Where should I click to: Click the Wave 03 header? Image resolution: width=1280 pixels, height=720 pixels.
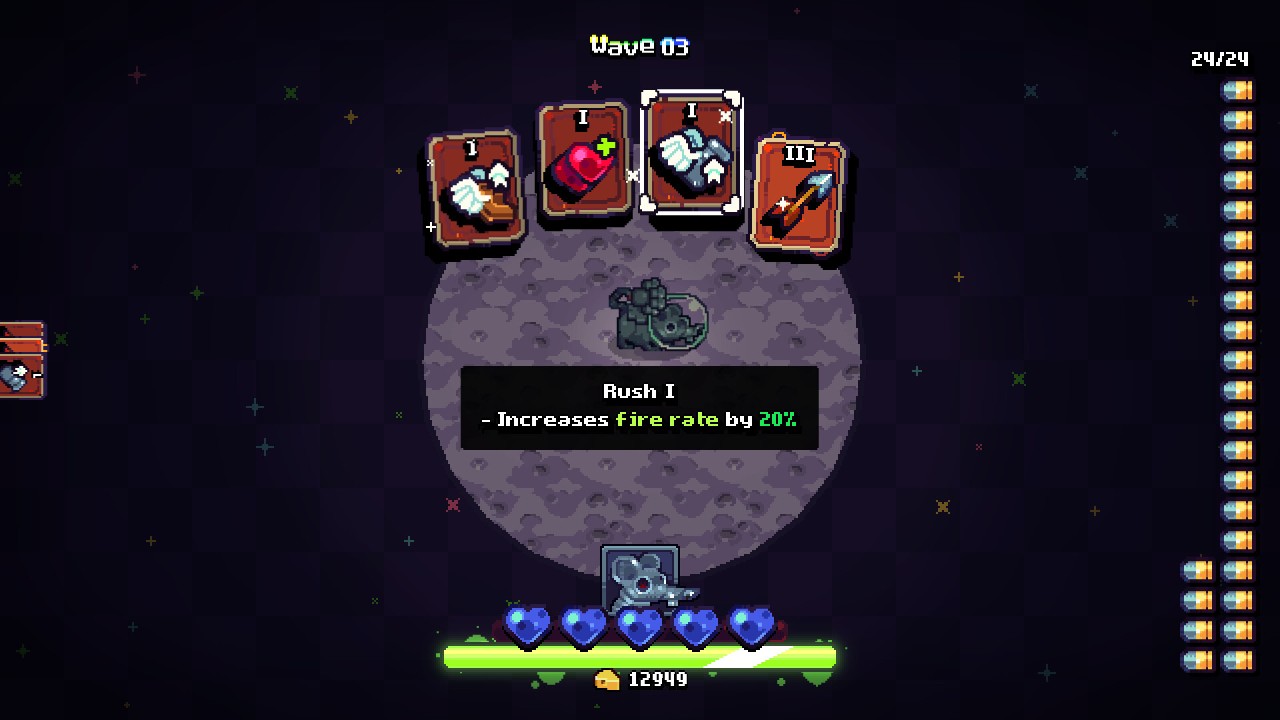click(639, 44)
